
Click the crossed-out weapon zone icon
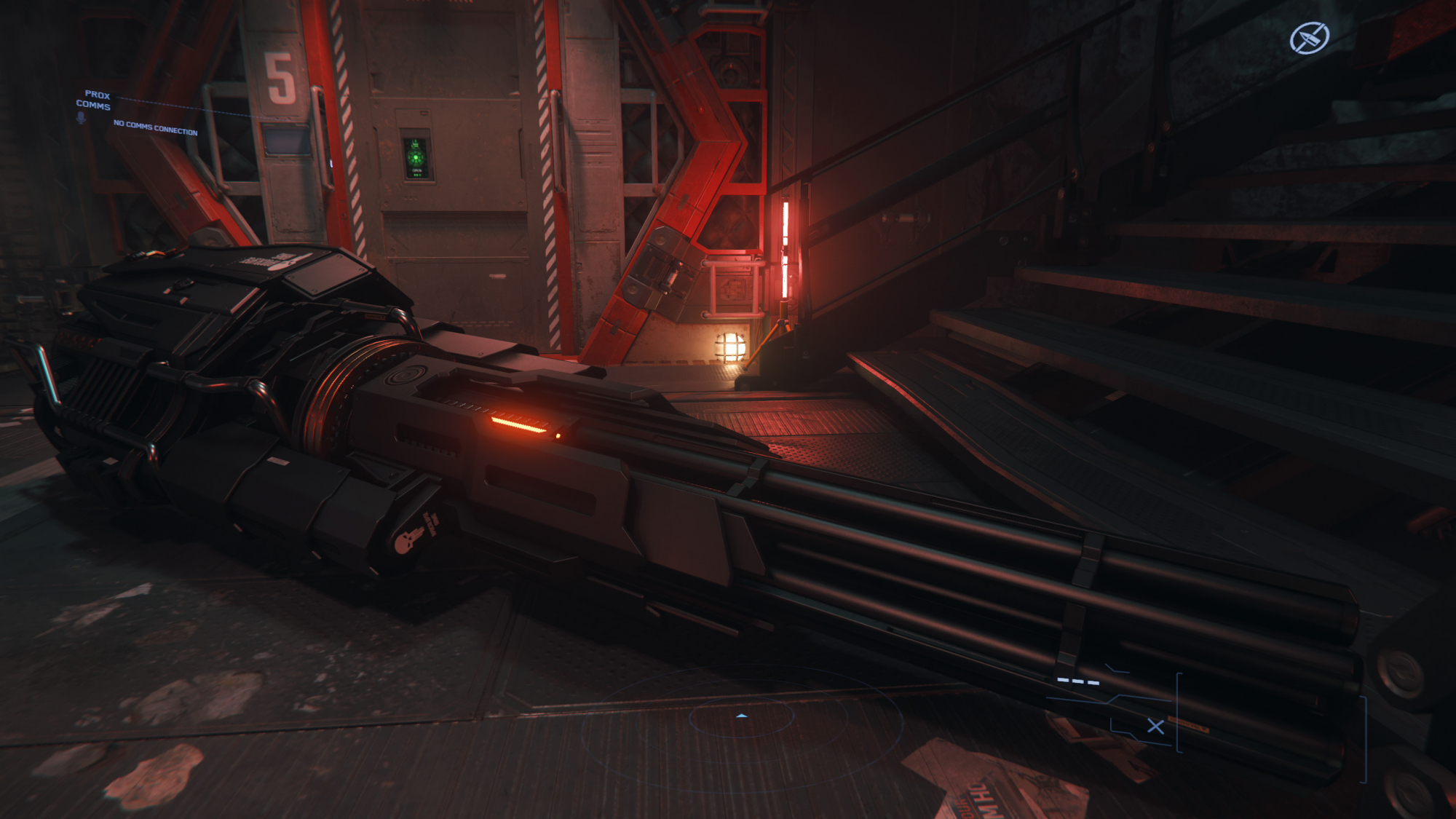tap(1309, 38)
